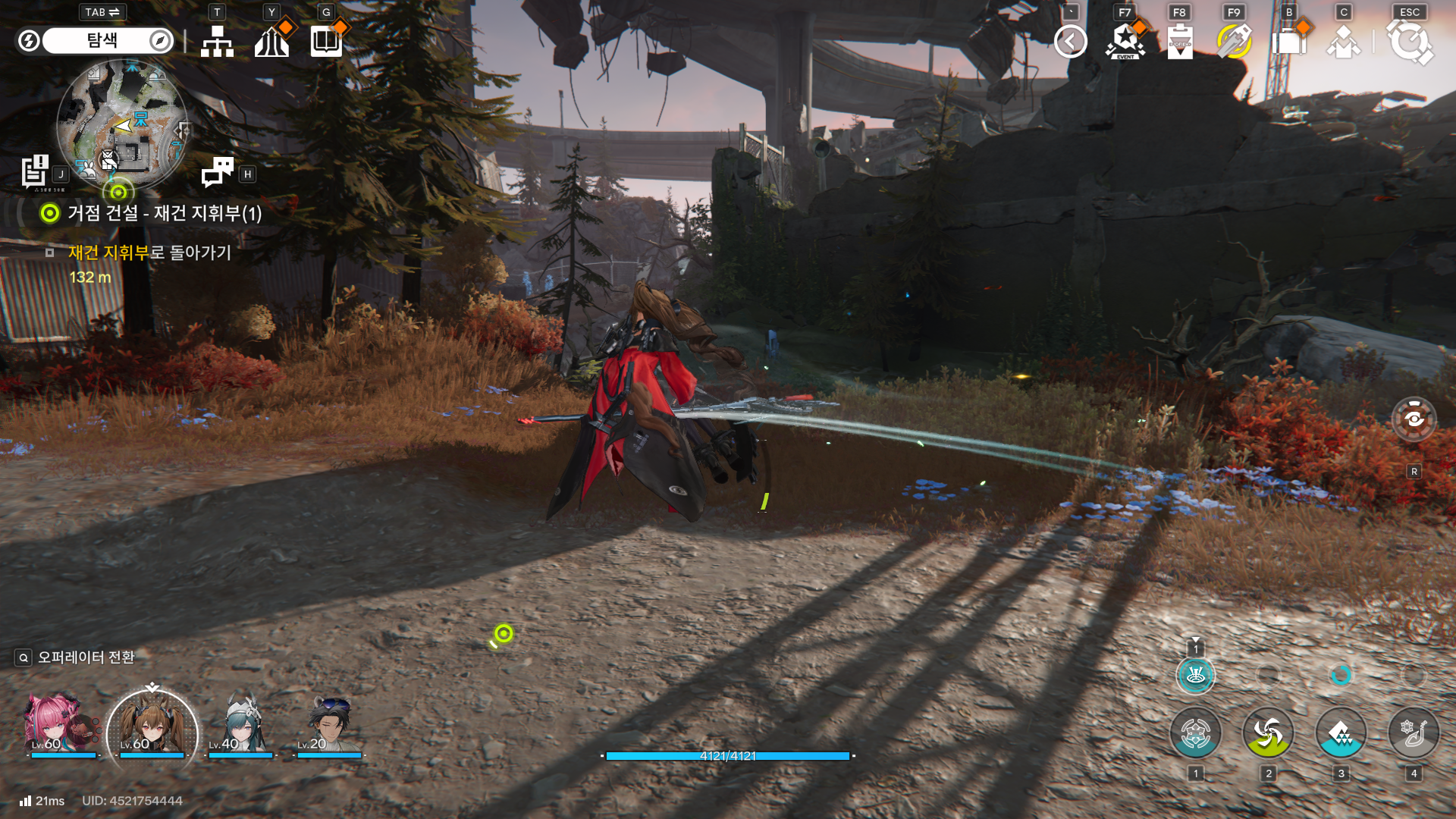Open the open-book guide icon
The image size is (1456, 819).
click(x=326, y=42)
